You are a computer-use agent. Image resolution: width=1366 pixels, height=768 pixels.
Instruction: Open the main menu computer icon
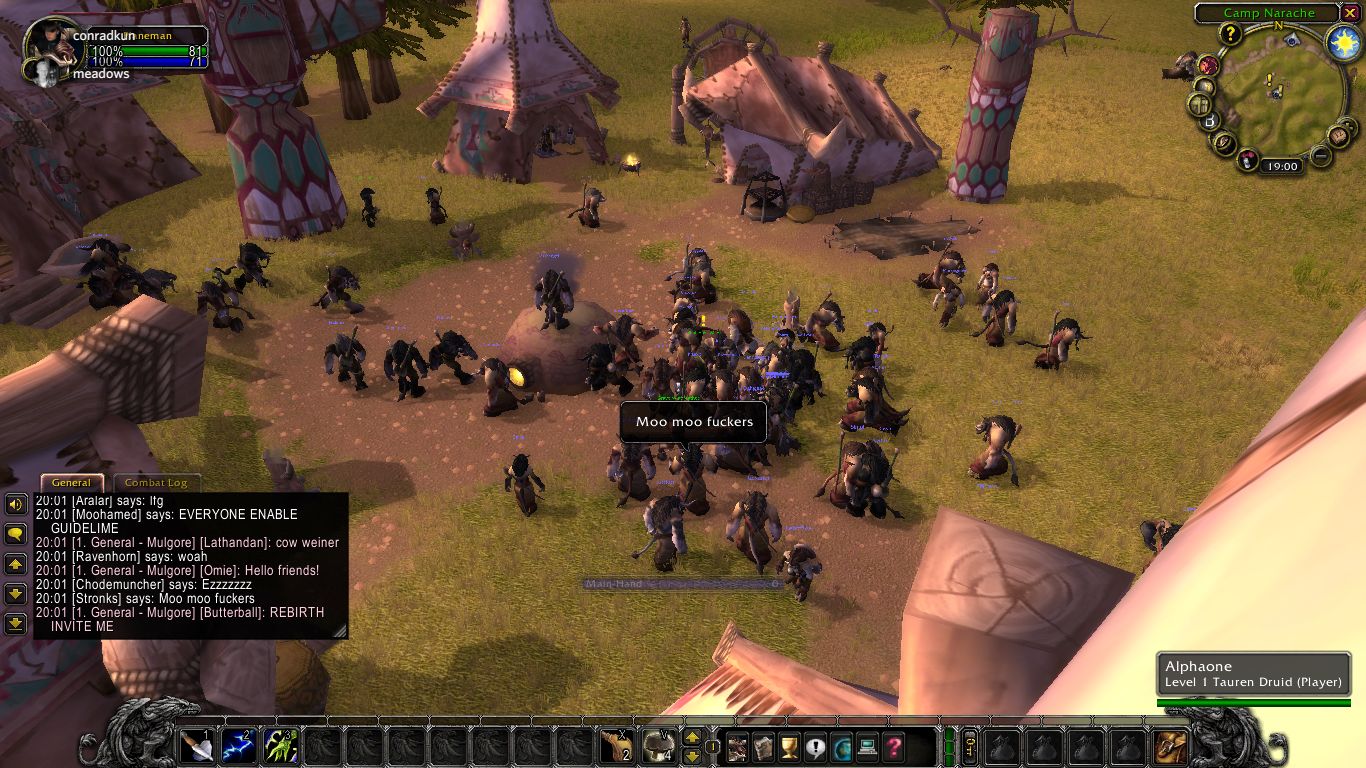point(867,746)
